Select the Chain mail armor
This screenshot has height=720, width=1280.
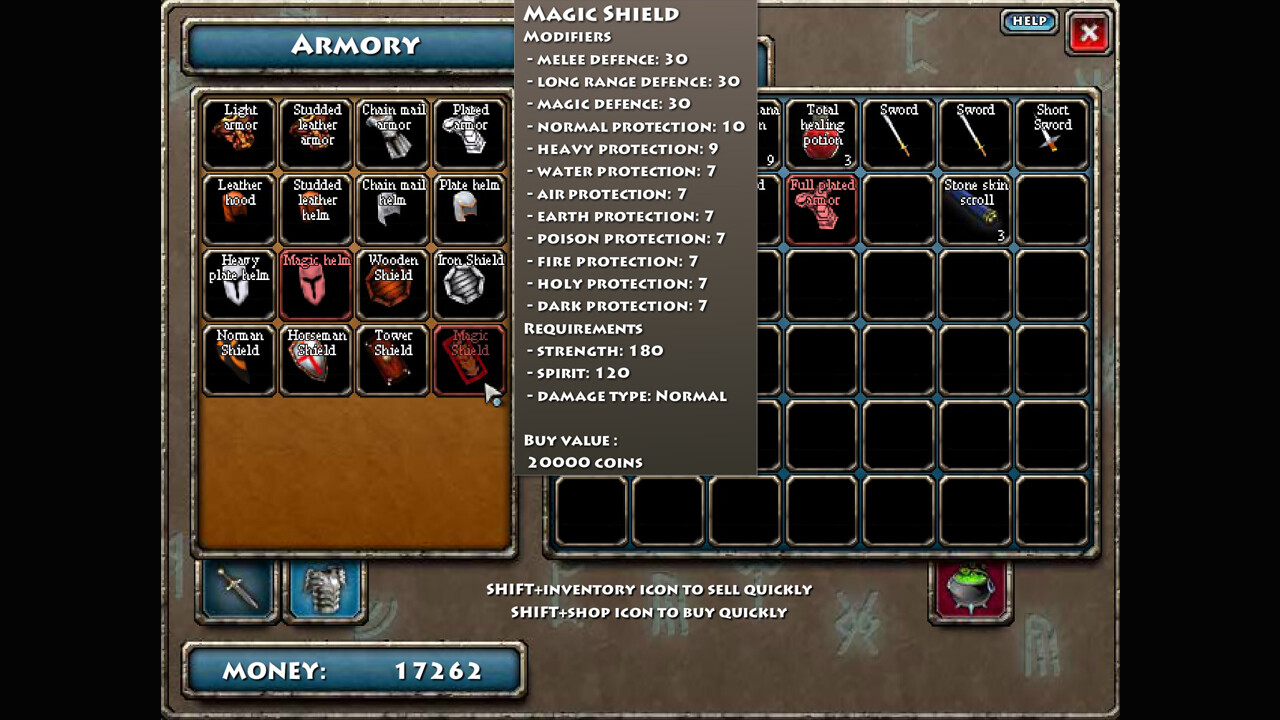pos(392,133)
